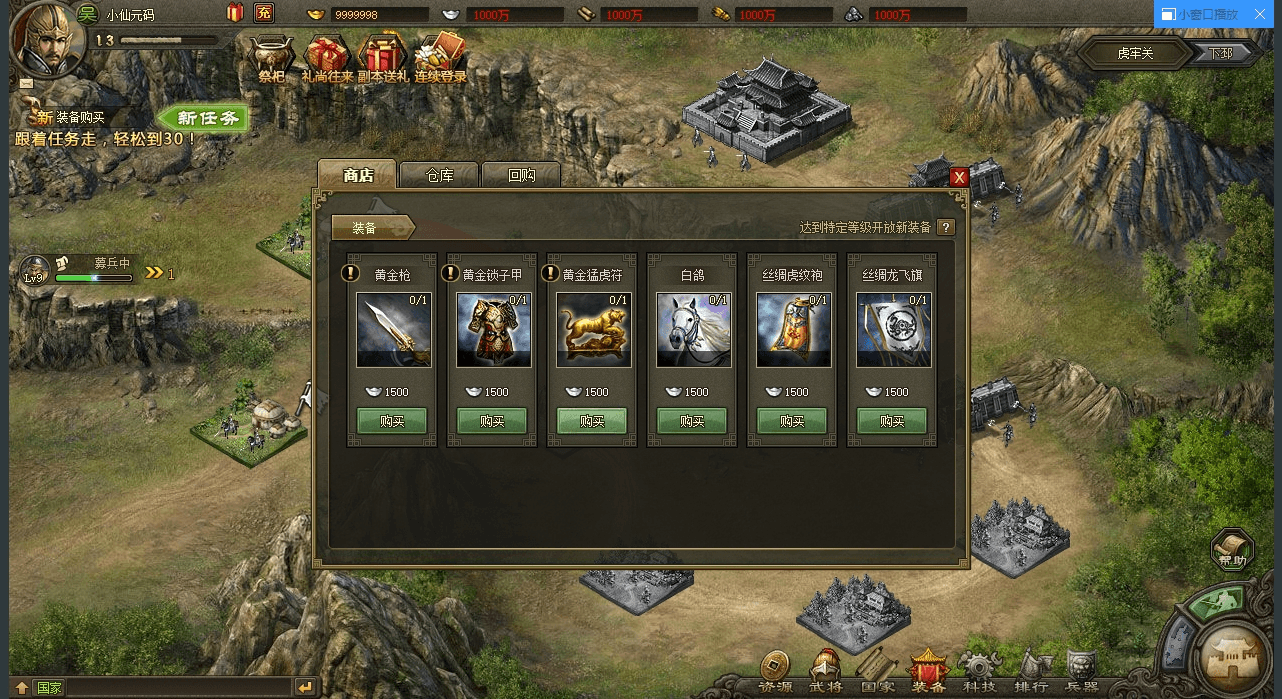Open the 回购 buyback tab
The width and height of the screenshot is (1282, 699).
click(521, 175)
